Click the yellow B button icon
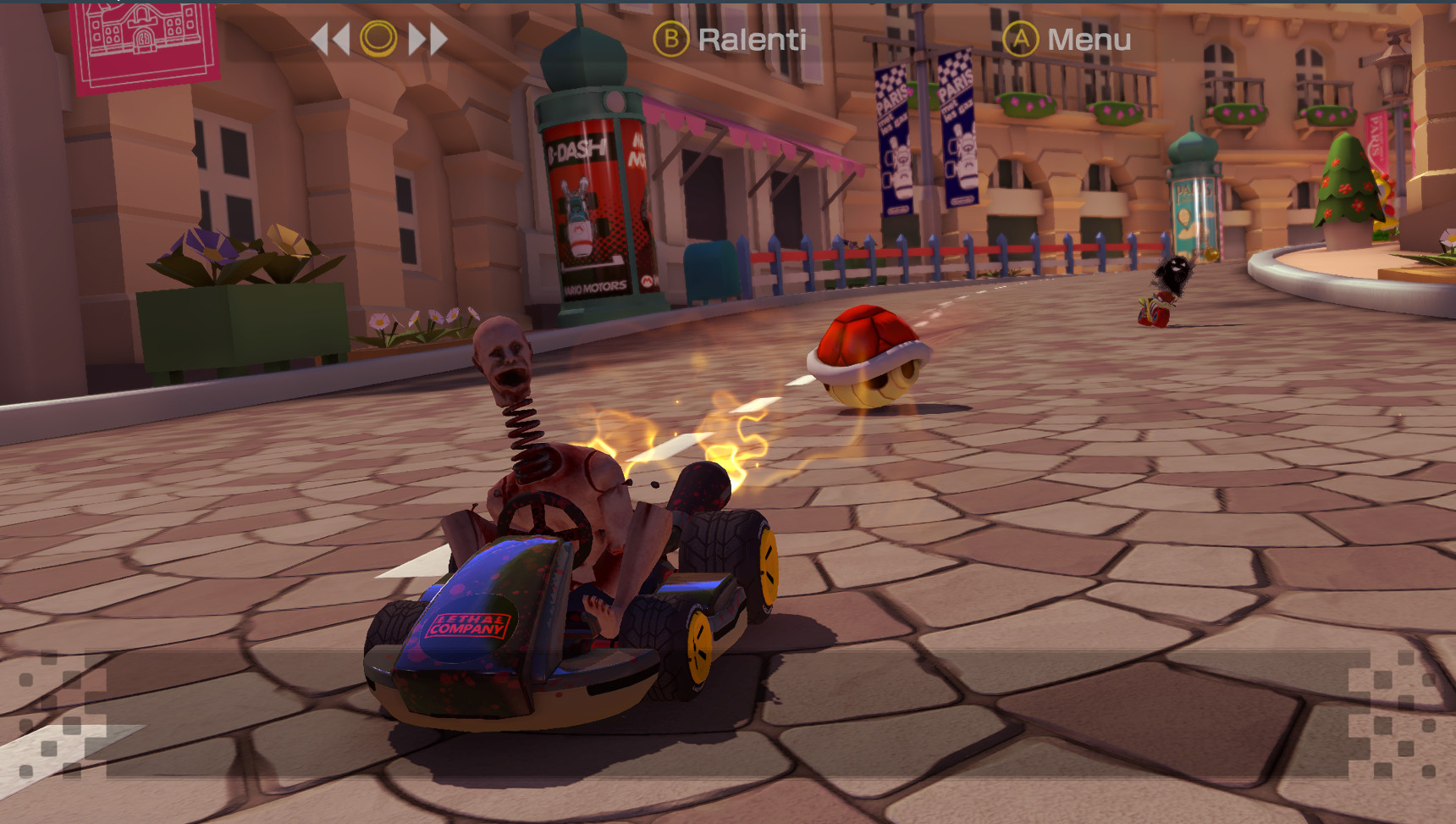Screen dimensions: 1456x824 point(671,38)
